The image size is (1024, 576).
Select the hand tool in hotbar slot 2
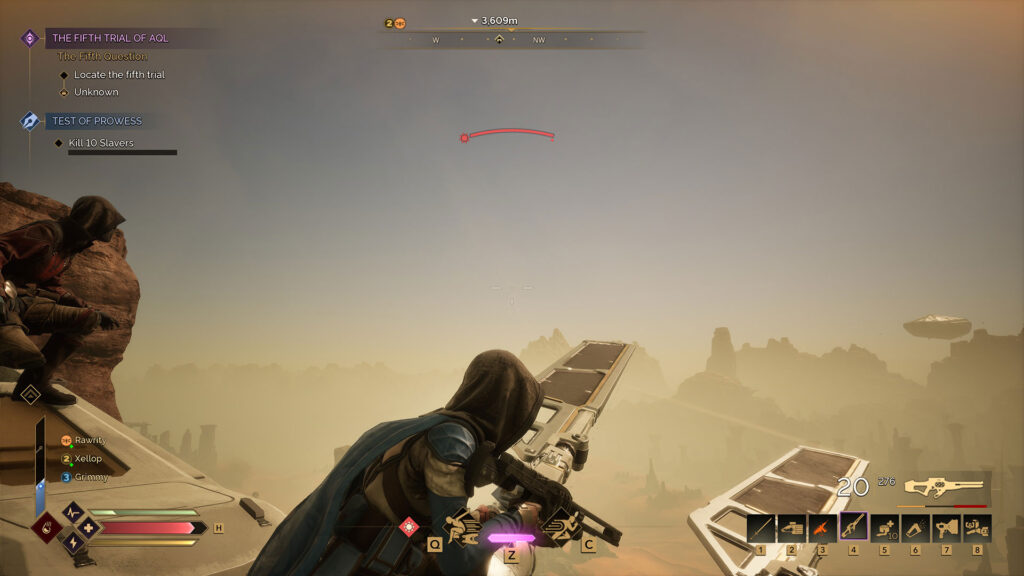click(792, 527)
